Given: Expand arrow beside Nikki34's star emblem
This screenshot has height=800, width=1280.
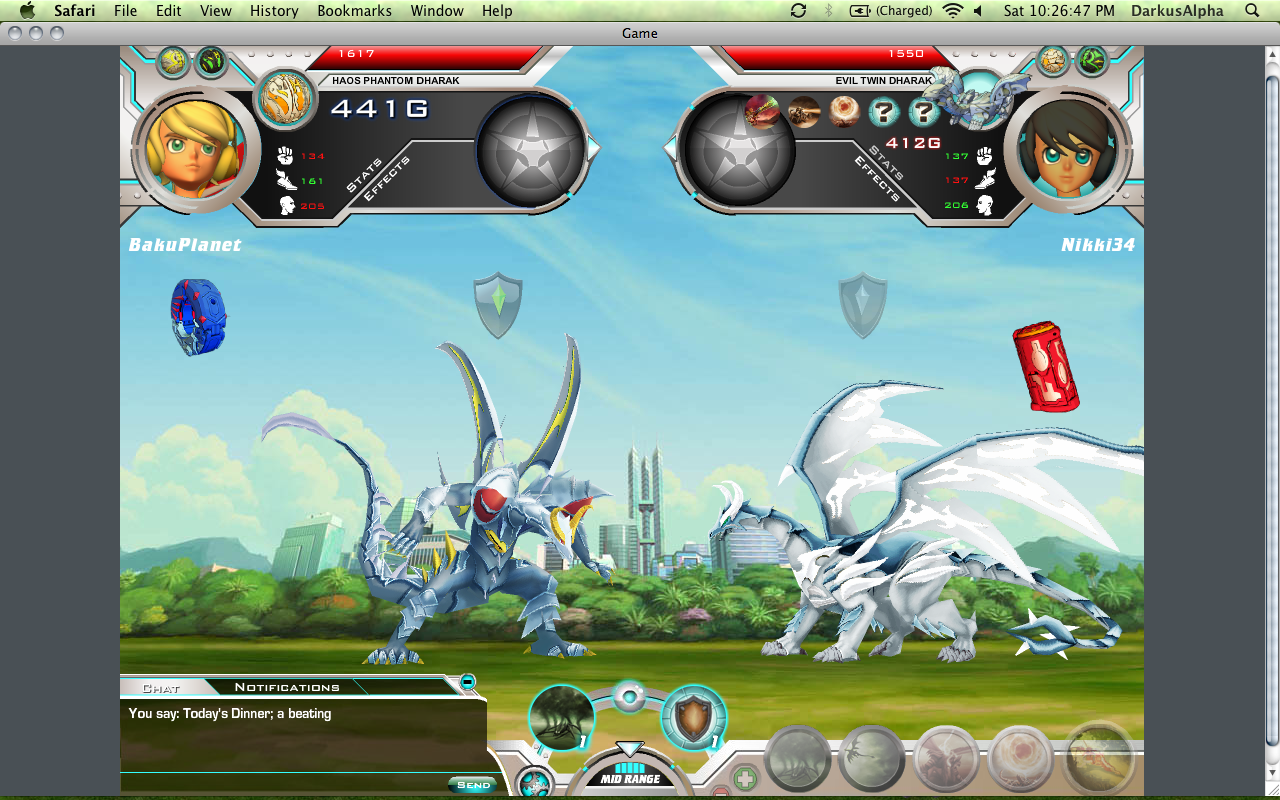Looking at the screenshot, I should tap(670, 148).
